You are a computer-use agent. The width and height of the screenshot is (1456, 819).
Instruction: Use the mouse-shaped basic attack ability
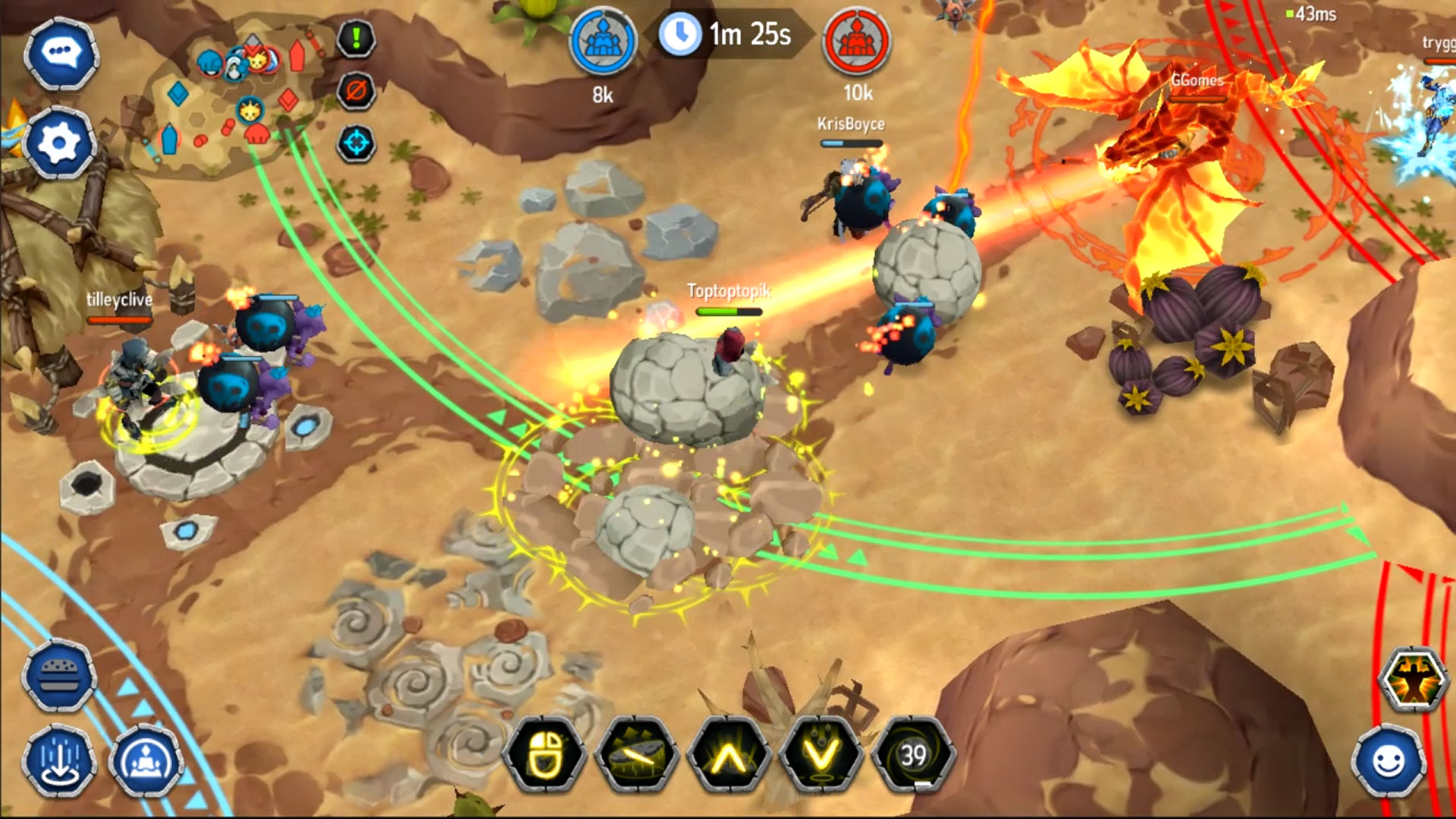tap(544, 755)
